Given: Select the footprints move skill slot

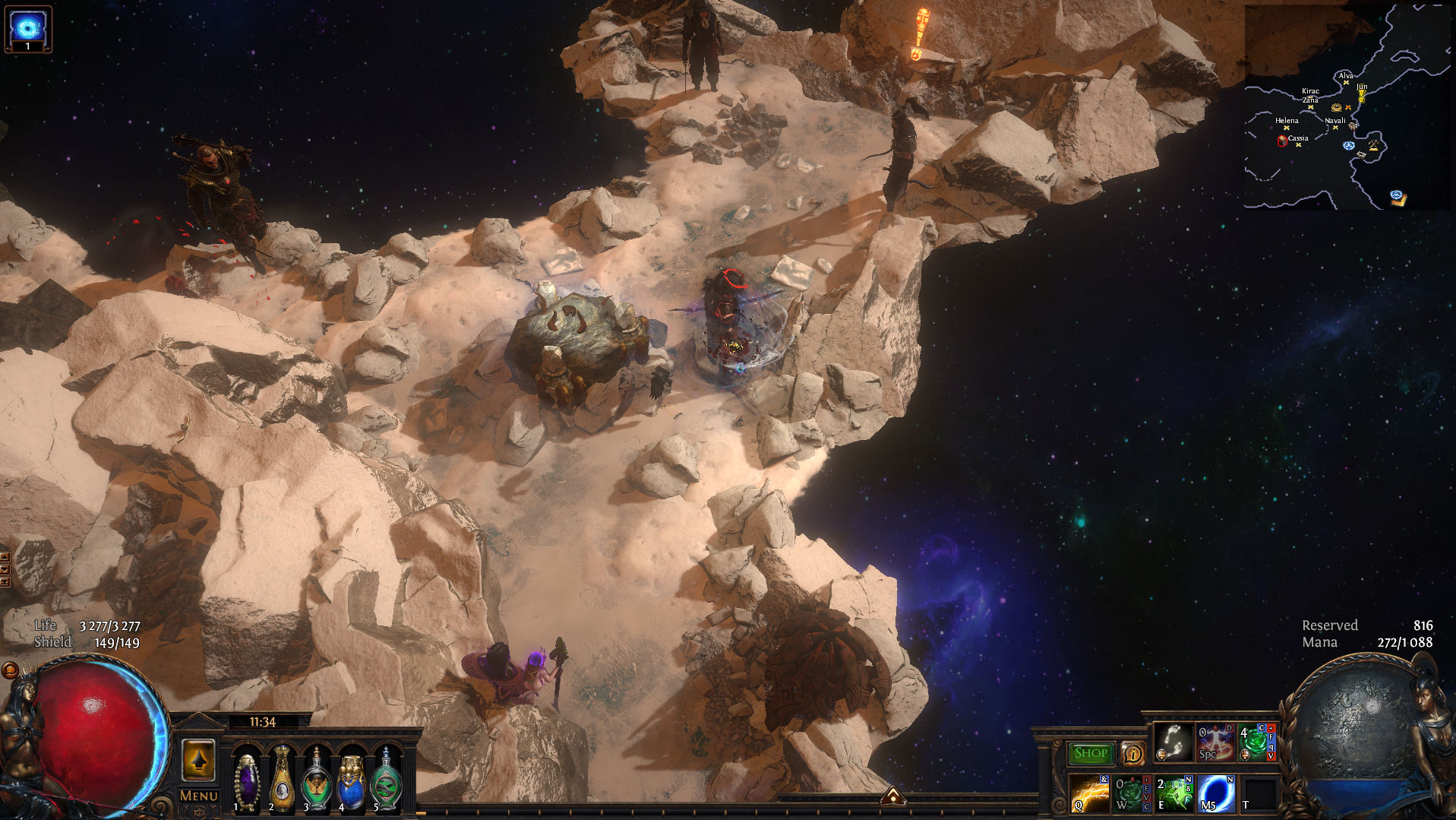Looking at the screenshot, I should tap(1173, 742).
